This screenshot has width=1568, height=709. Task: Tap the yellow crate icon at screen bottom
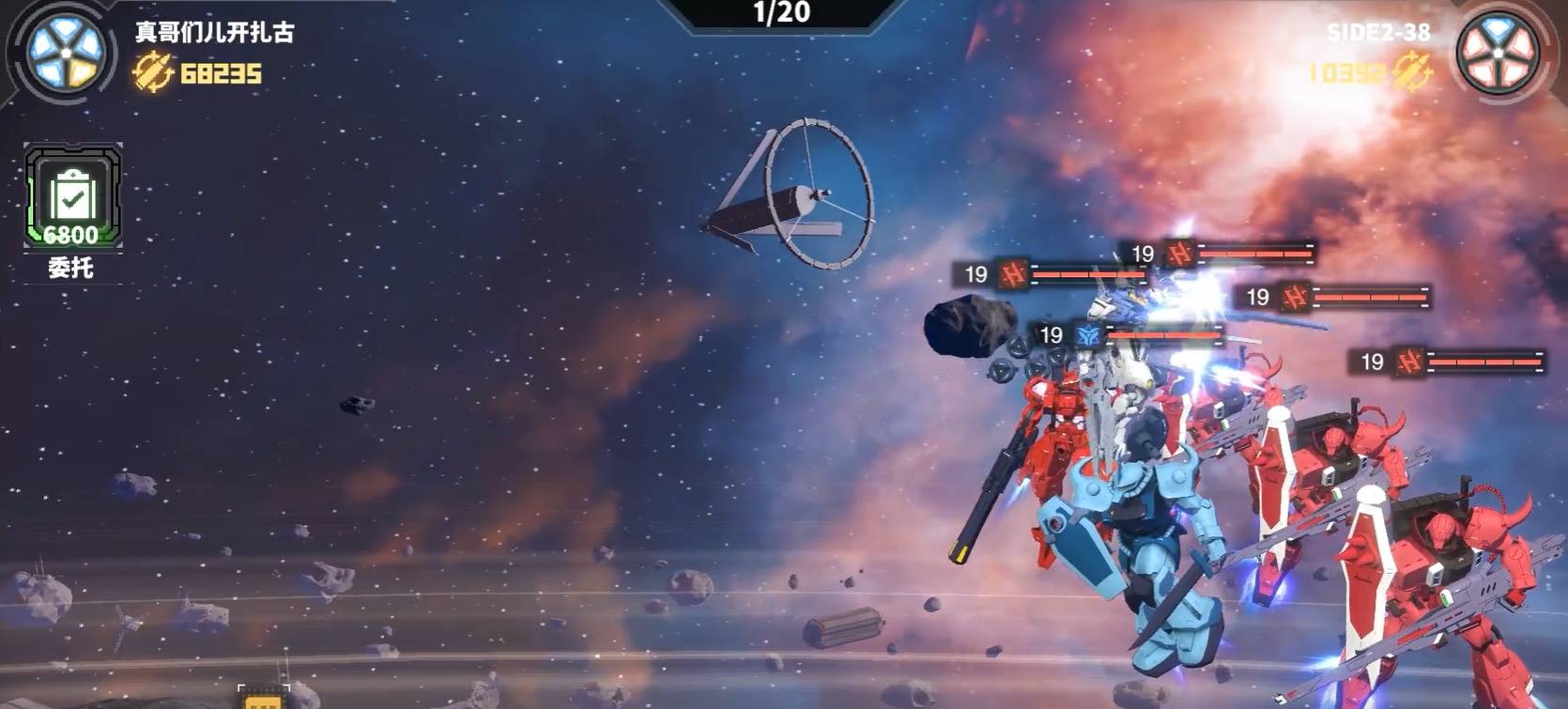[261, 700]
